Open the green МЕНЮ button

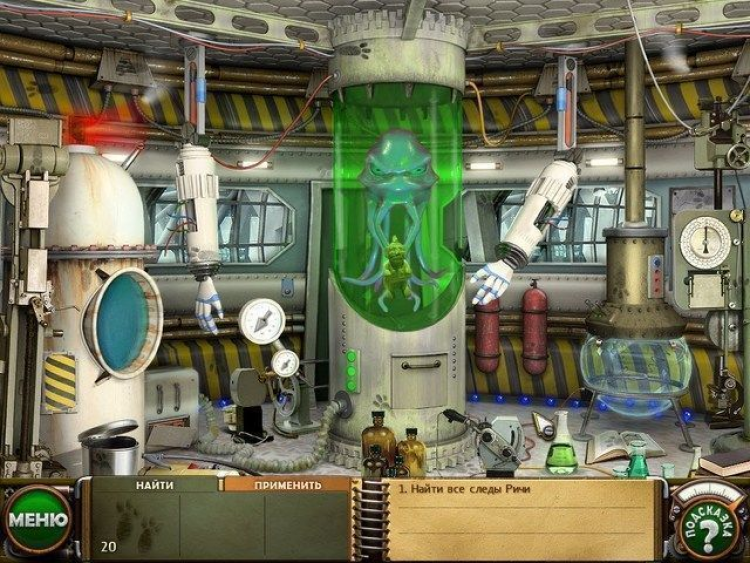tap(38, 520)
